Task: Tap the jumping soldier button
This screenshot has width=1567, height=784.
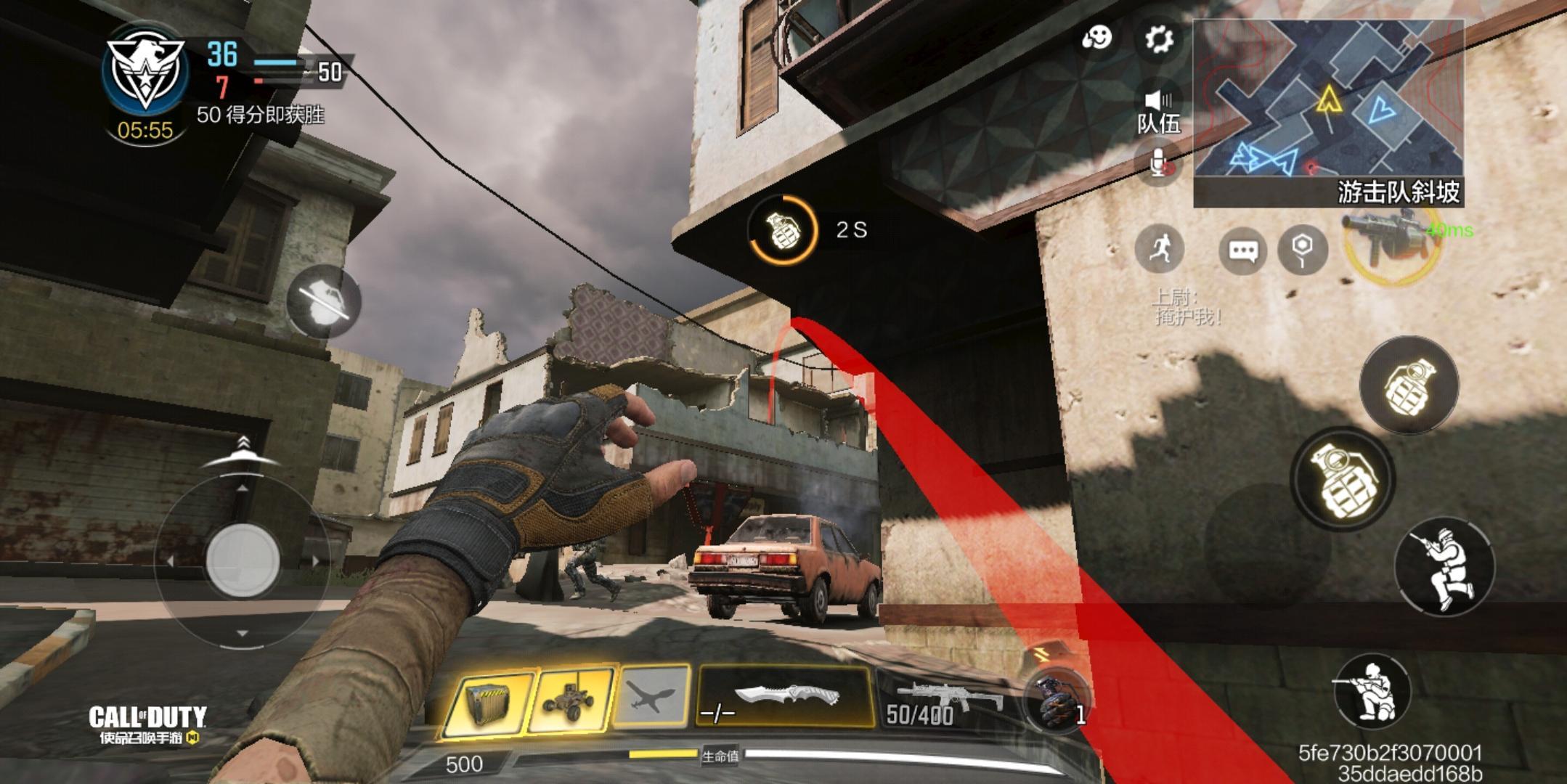Action: click(x=1444, y=567)
